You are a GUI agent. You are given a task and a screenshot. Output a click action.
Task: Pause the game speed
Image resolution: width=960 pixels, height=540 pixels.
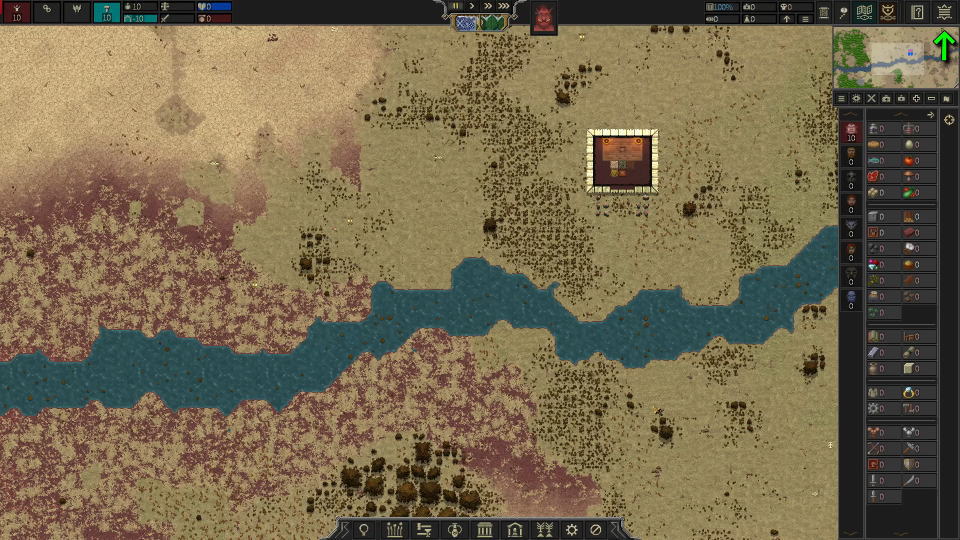click(x=457, y=6)
